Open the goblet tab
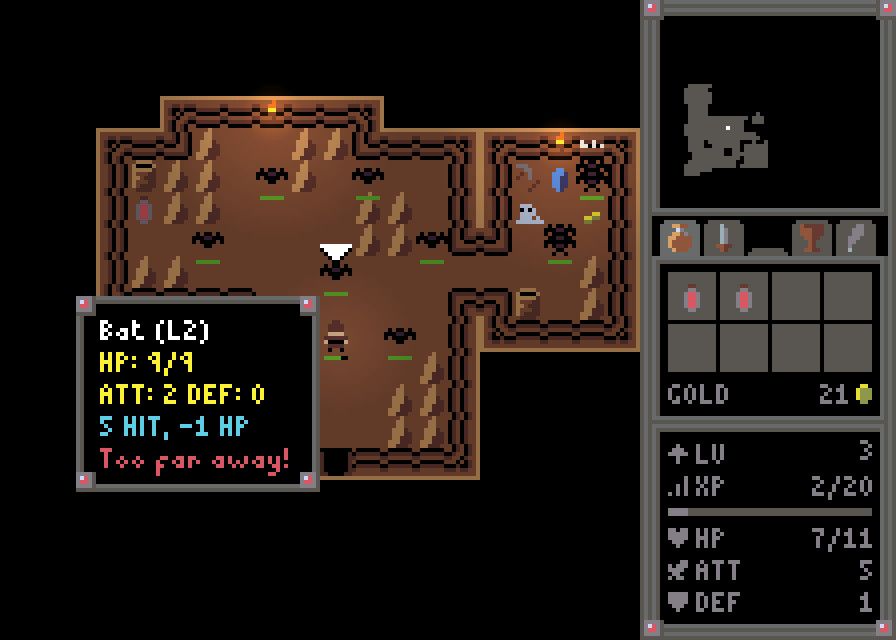Image resolution: width=896 pixels, height=640 pixels. point(810,238)
